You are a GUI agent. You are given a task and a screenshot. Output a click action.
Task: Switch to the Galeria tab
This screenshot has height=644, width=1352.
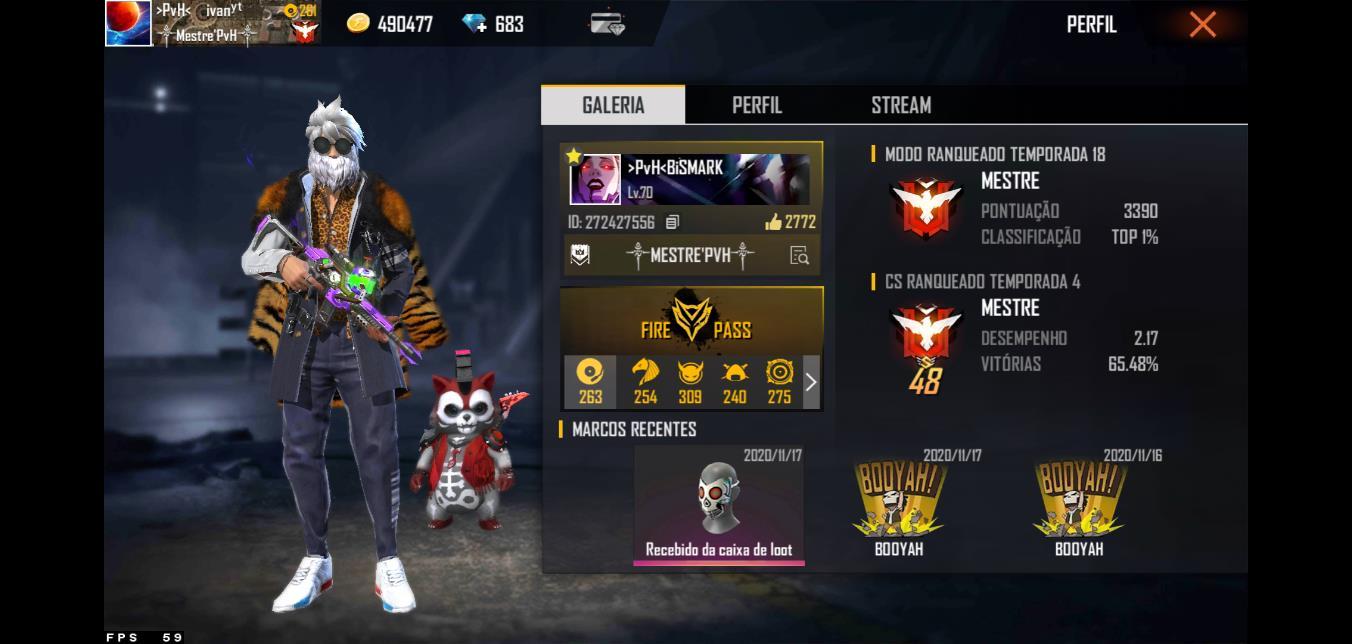(613, 105)
